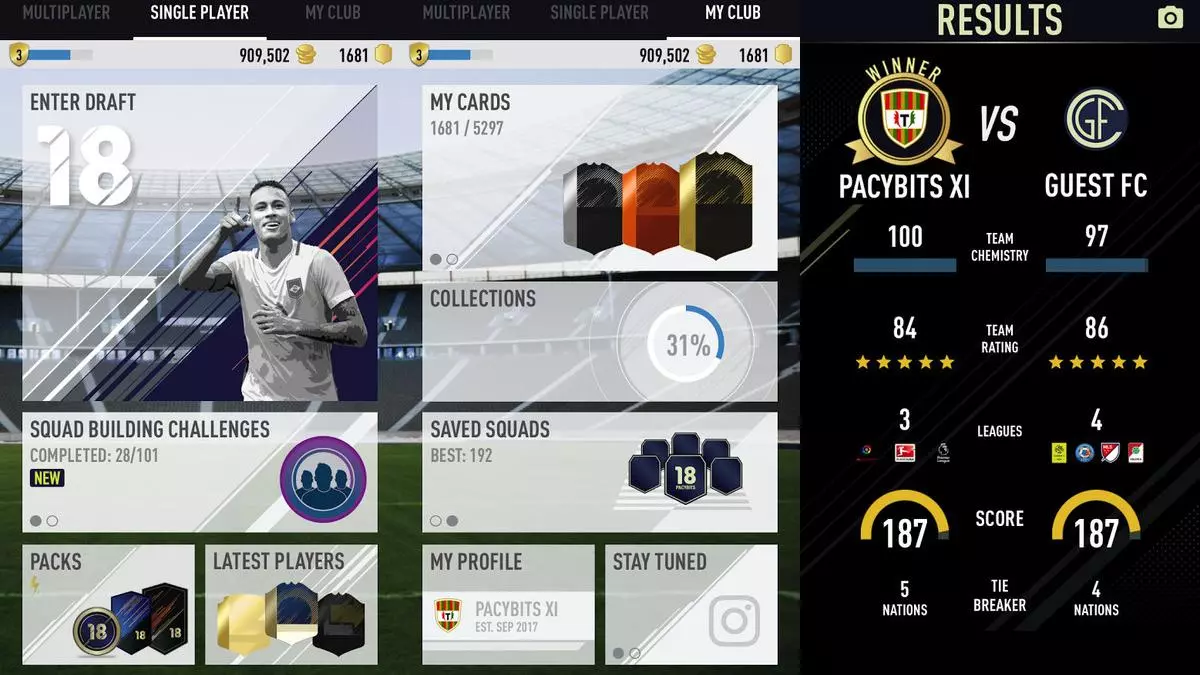Open the Packs tile

(x=109, y=604)
